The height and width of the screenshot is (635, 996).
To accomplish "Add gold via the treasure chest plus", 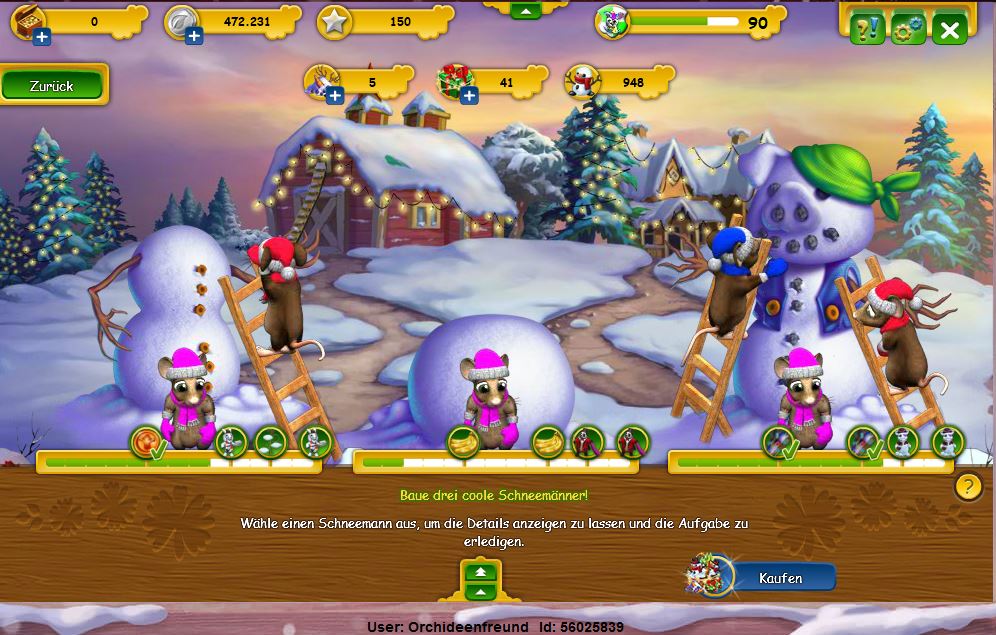I will (x=41, y=37).
